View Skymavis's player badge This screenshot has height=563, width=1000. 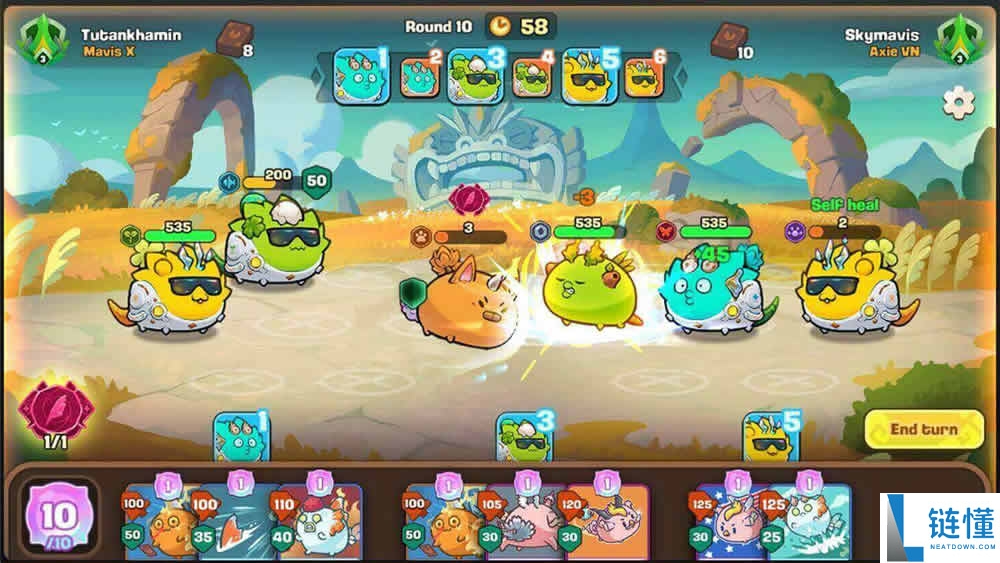(956, 39)
